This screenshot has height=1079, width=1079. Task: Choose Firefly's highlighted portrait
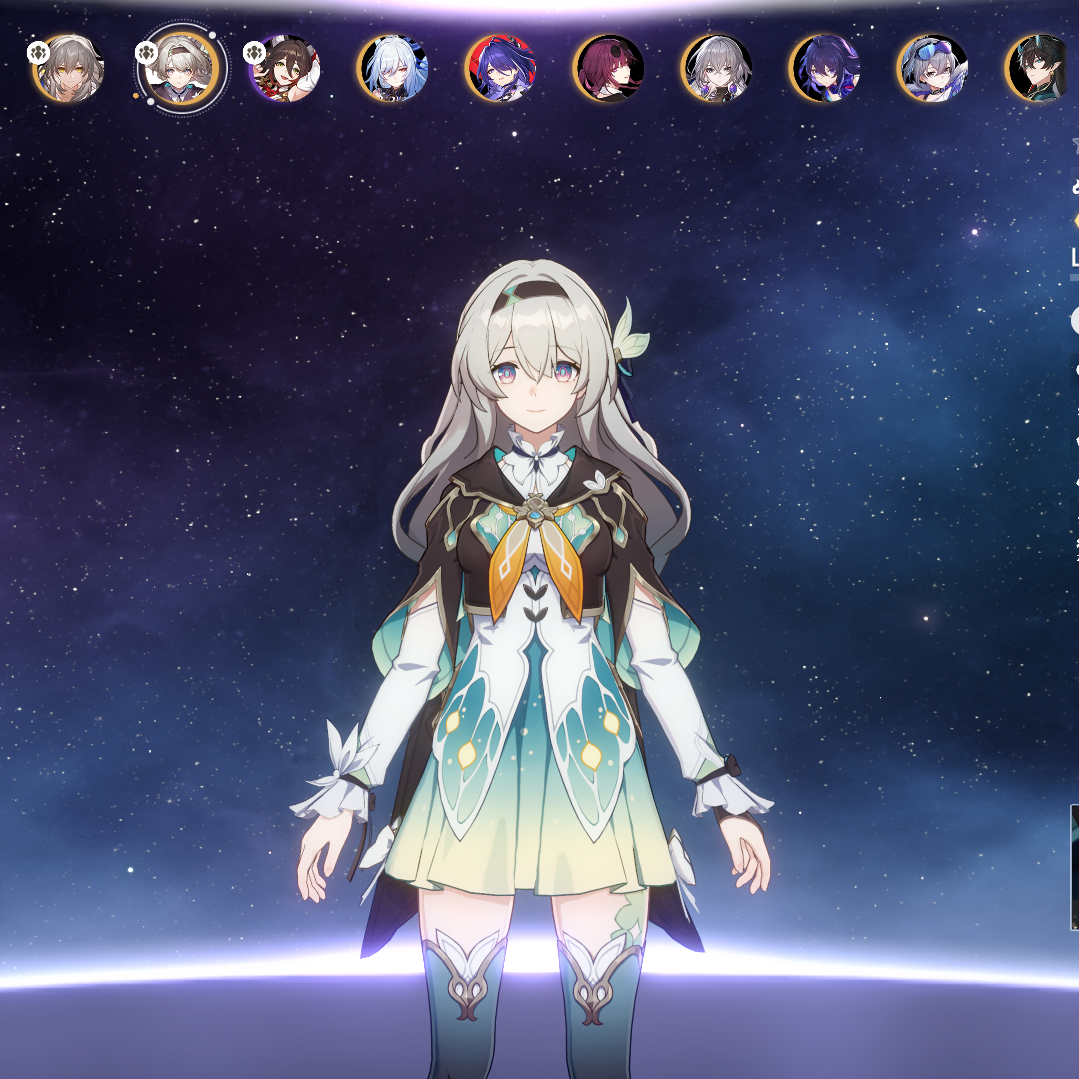click(x=180, y=68)
